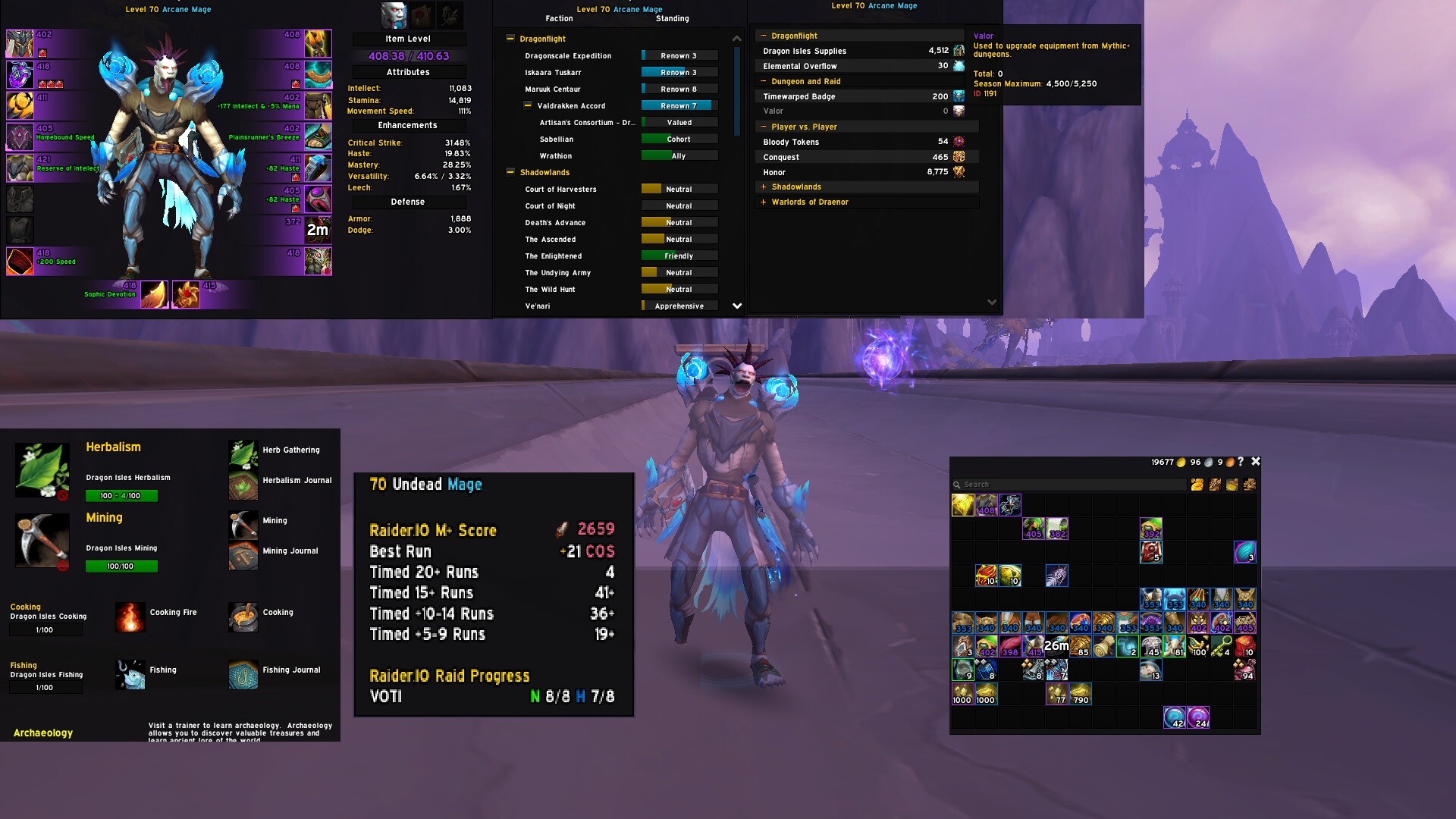Click the Cooking Fire icon

[130, 617]
